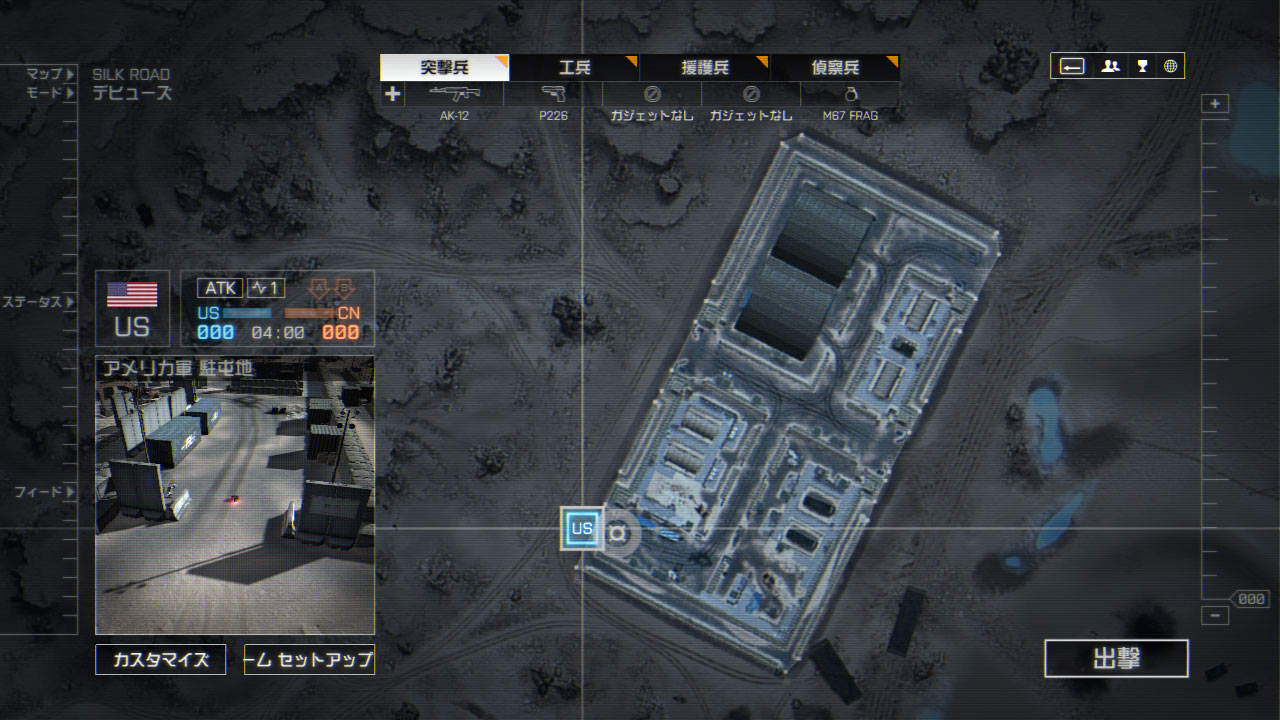Show the trophy scoreboard icon
The height and width of the screenshot is (720, 1280).
tap(1141, 66)
